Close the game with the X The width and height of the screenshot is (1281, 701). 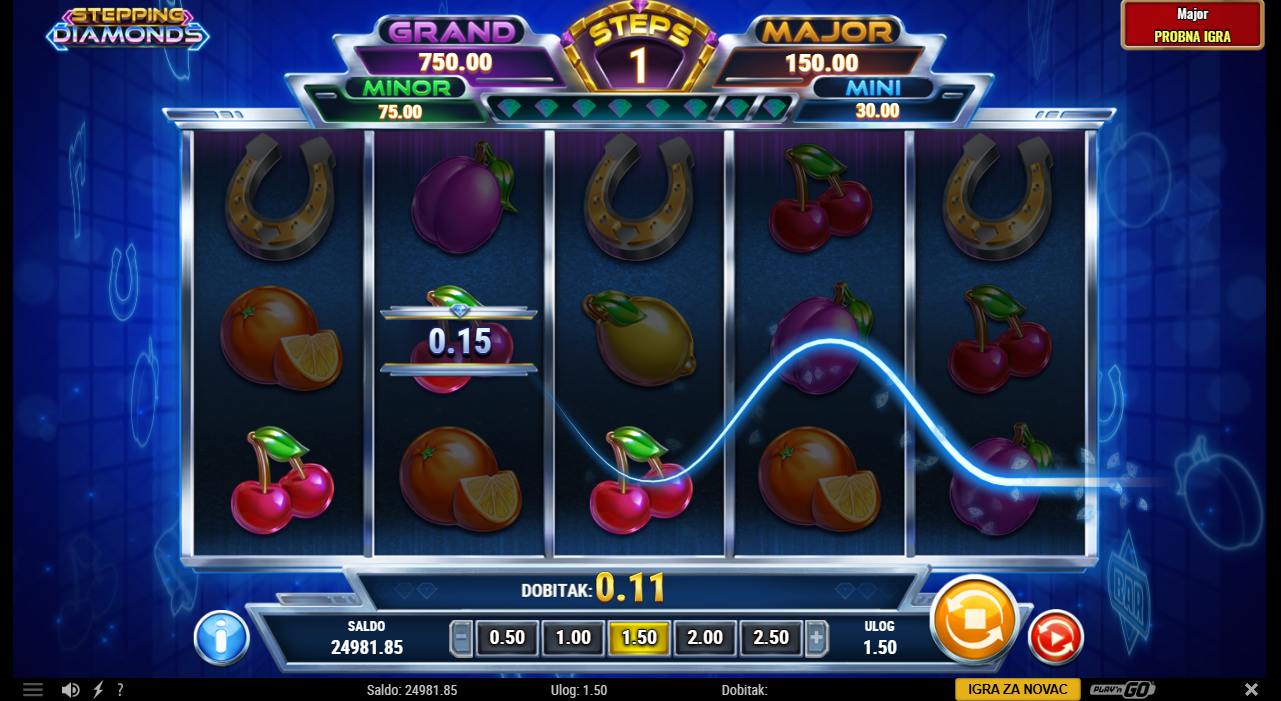tap(1251, 690)
